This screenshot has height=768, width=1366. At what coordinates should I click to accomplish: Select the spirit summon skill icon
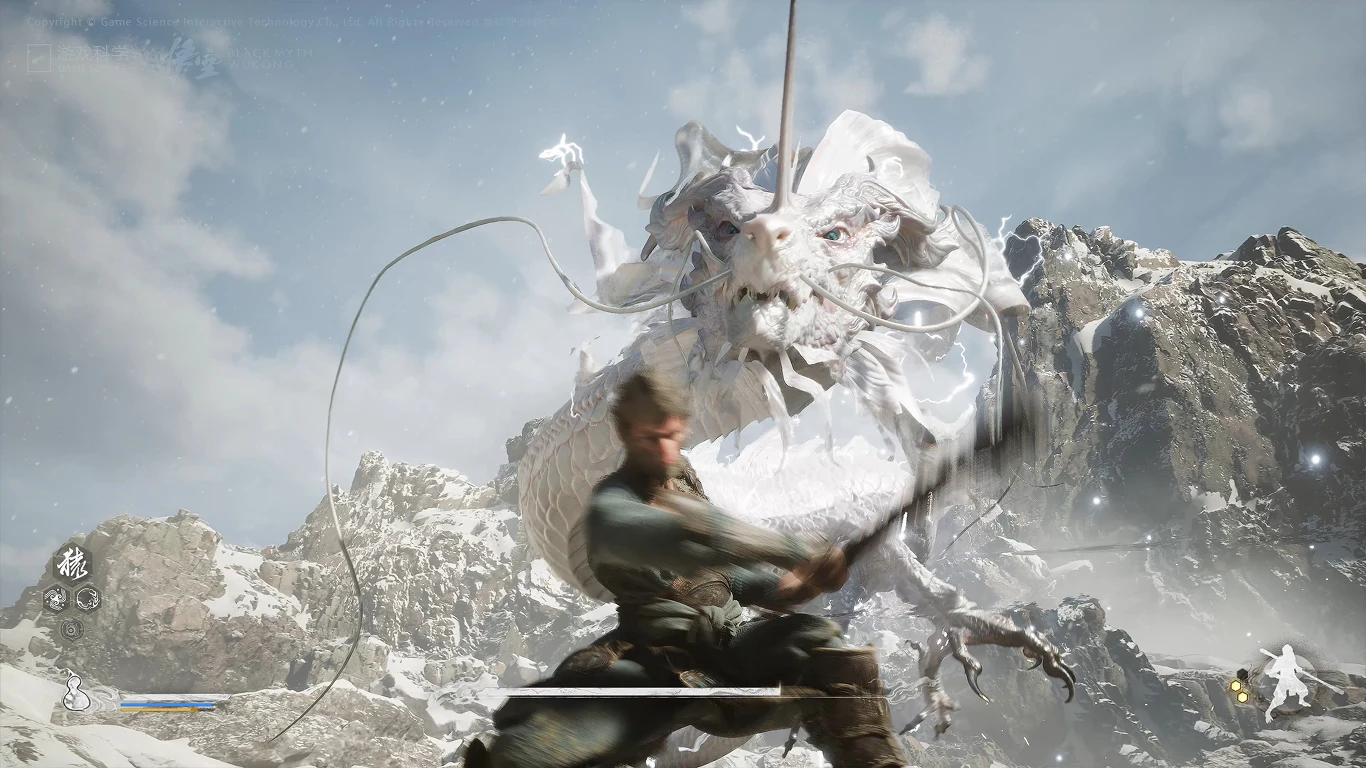[x=71, y=629]
